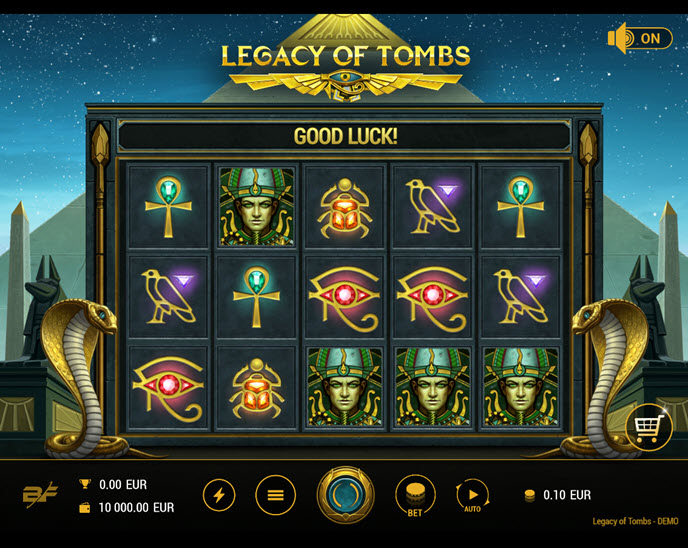
Task: Open the hamburger menu
Action: (275, 494)
